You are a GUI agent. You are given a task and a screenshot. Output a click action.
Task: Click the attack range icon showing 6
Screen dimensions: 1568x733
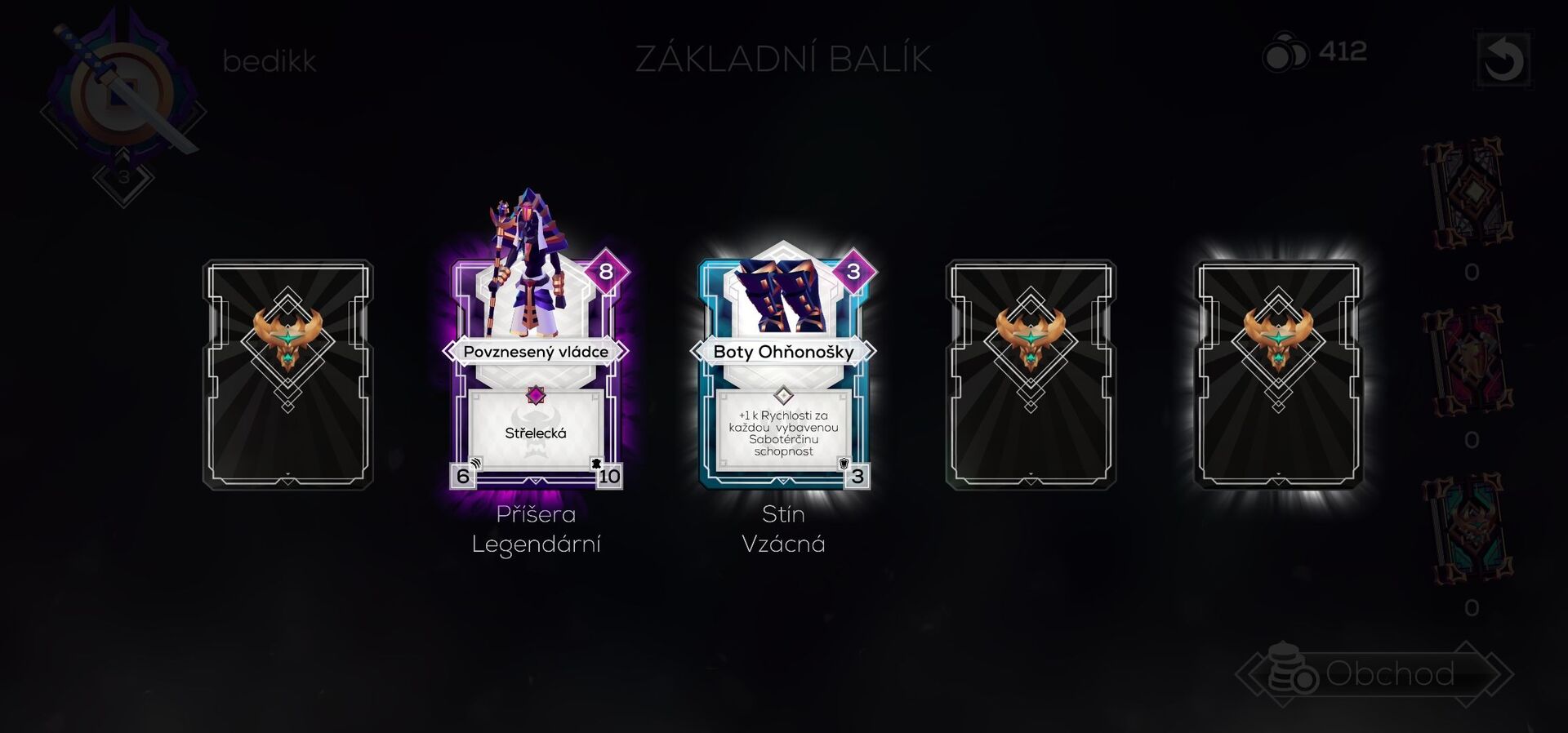[462, 474]
